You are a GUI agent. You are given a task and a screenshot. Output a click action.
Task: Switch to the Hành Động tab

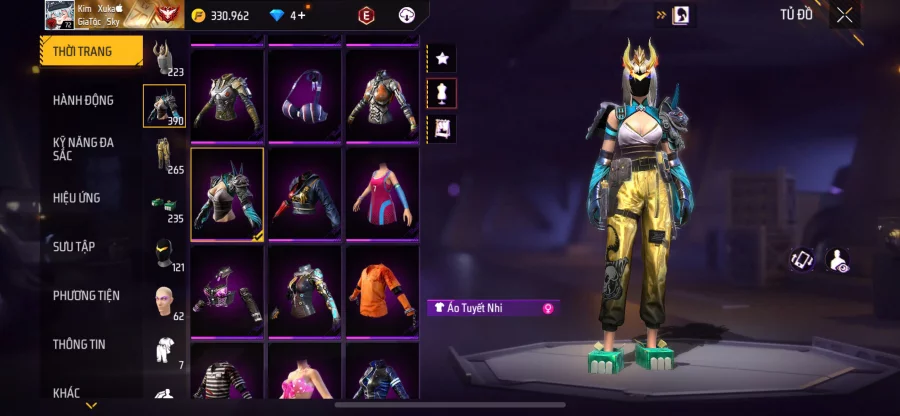[x=84, y=100]
